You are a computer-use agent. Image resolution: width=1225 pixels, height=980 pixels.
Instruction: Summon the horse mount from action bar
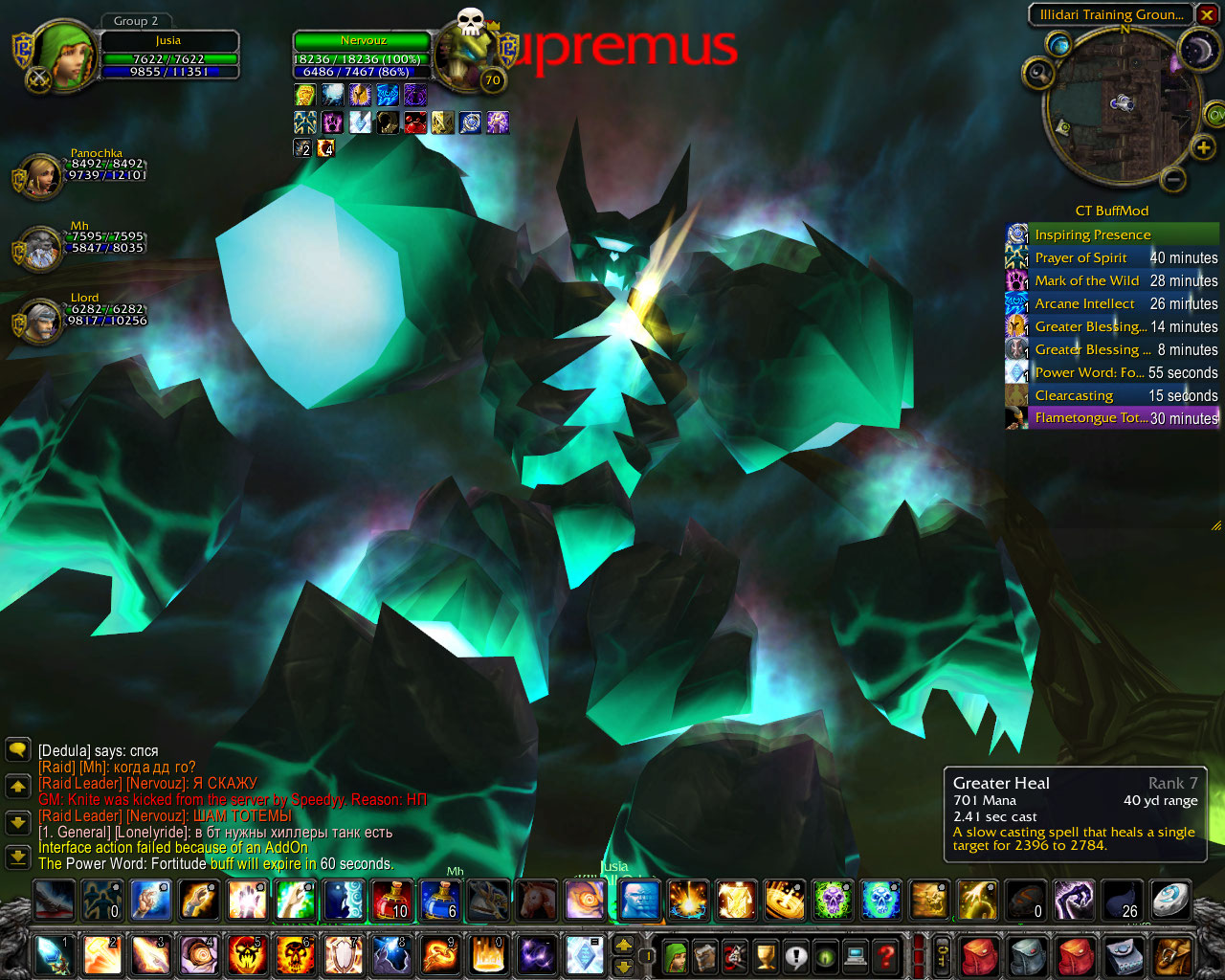(538, 901)
